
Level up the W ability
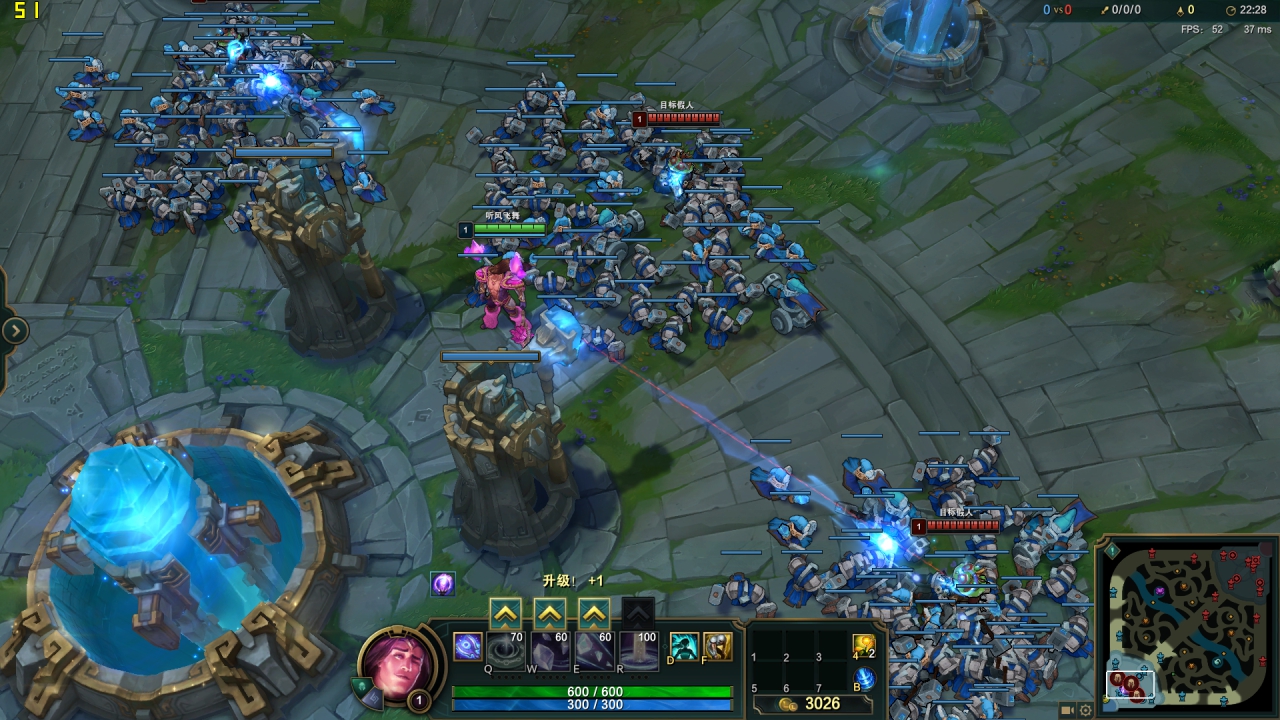[x=549, y=613]
